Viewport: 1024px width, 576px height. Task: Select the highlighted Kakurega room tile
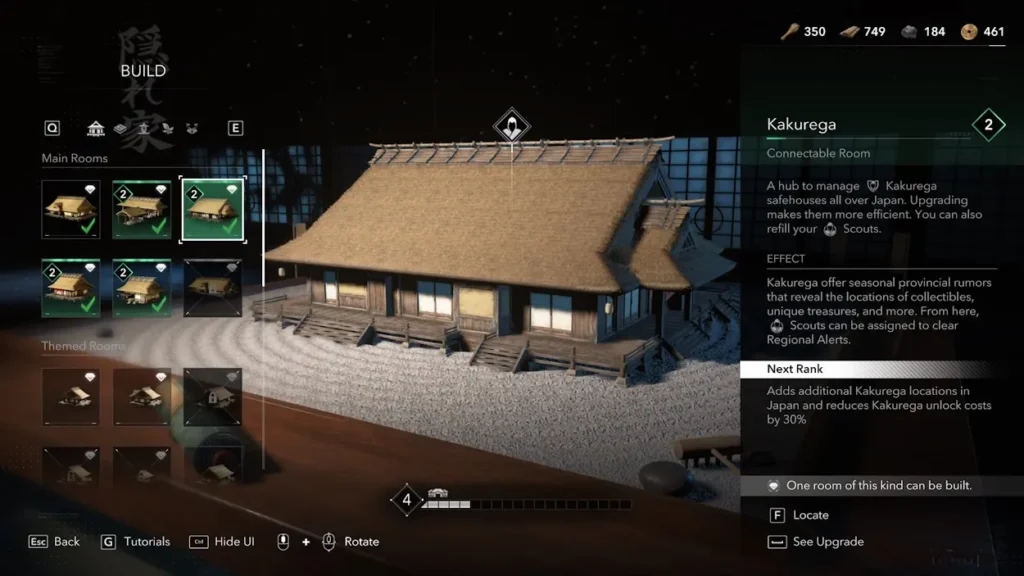(212, 209)
